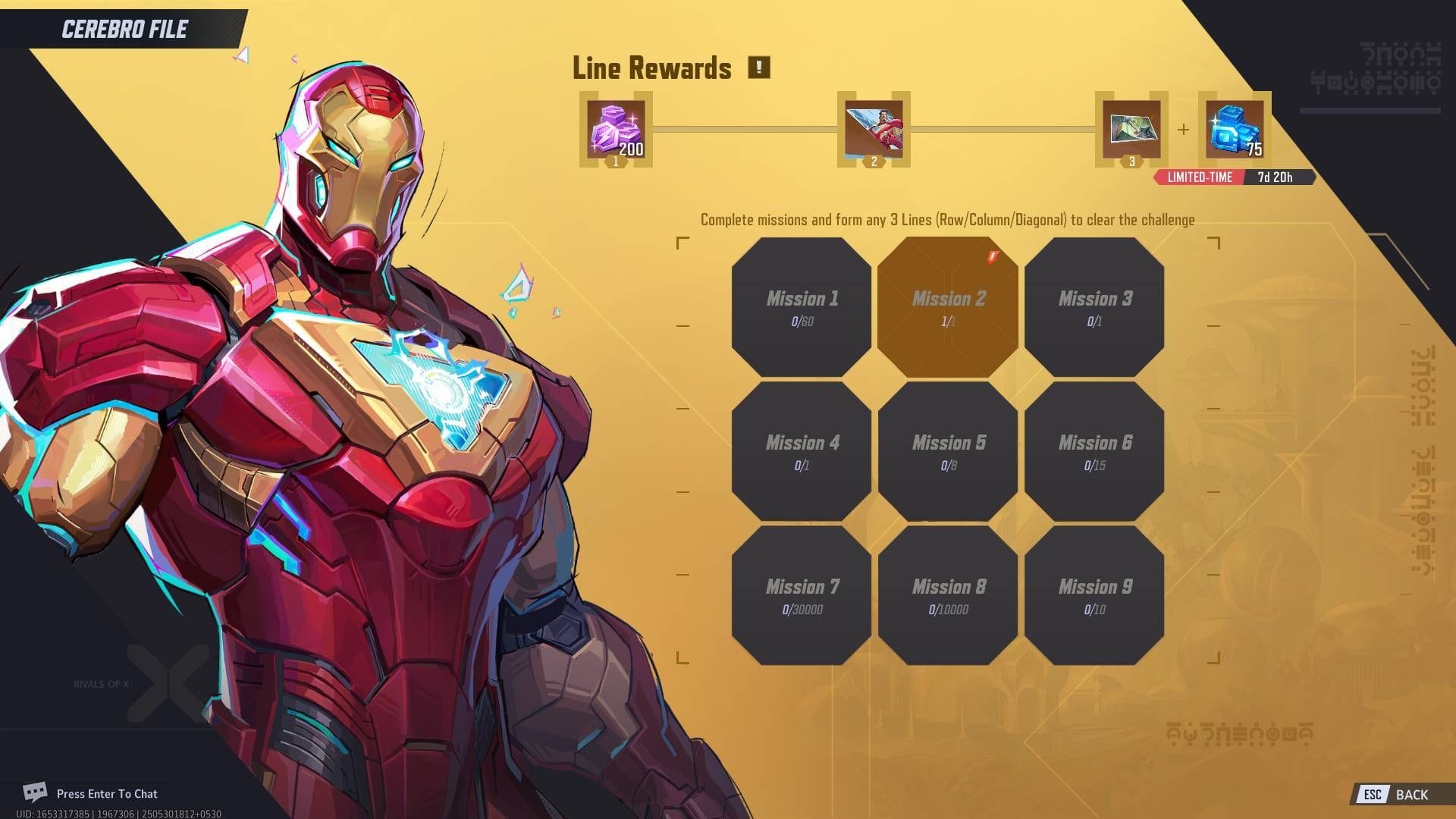Click Press Enter To Chat text
This screenshot has width=1456, height=819.
[106, 793]
